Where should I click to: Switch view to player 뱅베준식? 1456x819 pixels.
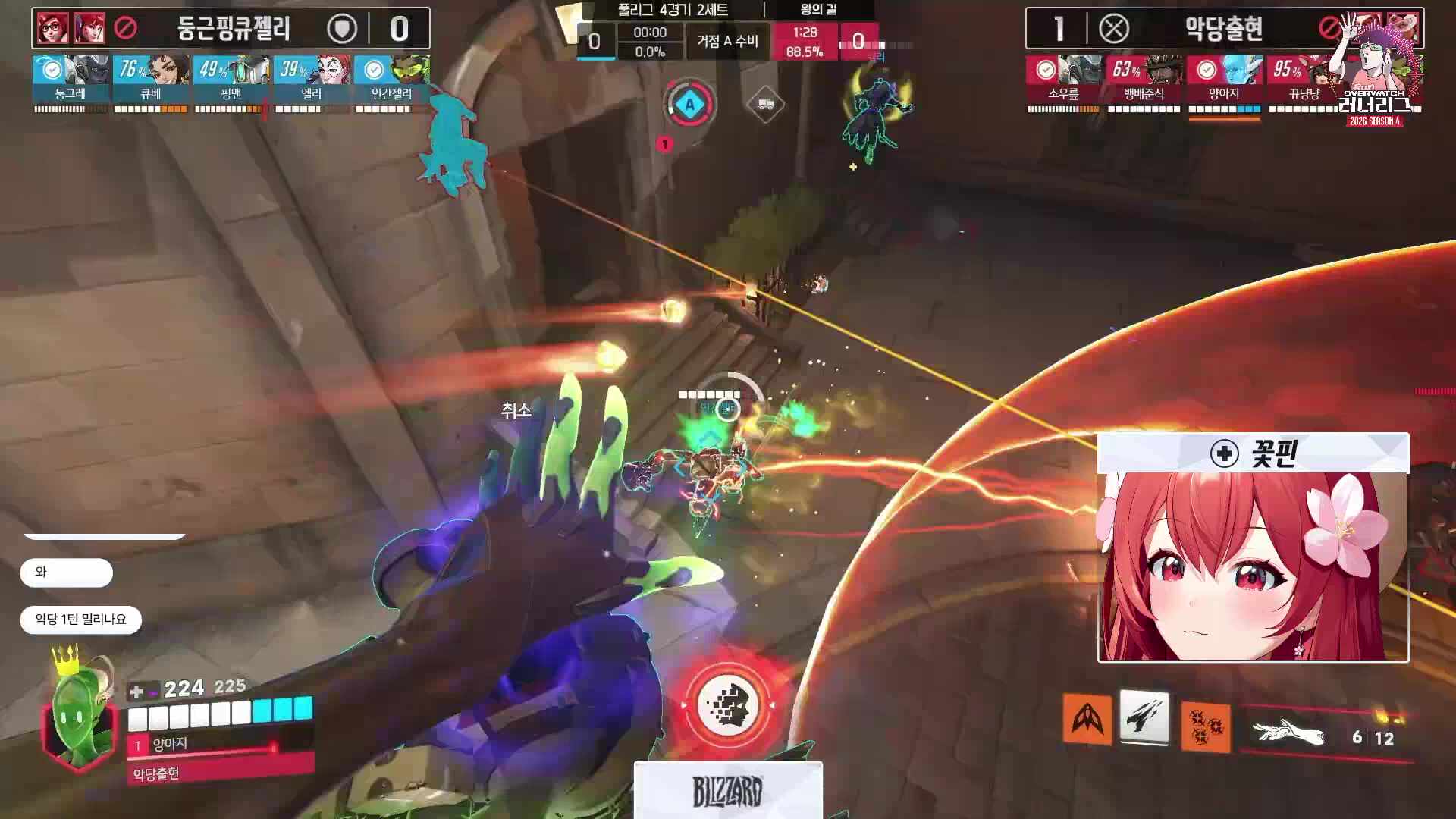point(1144,79)
